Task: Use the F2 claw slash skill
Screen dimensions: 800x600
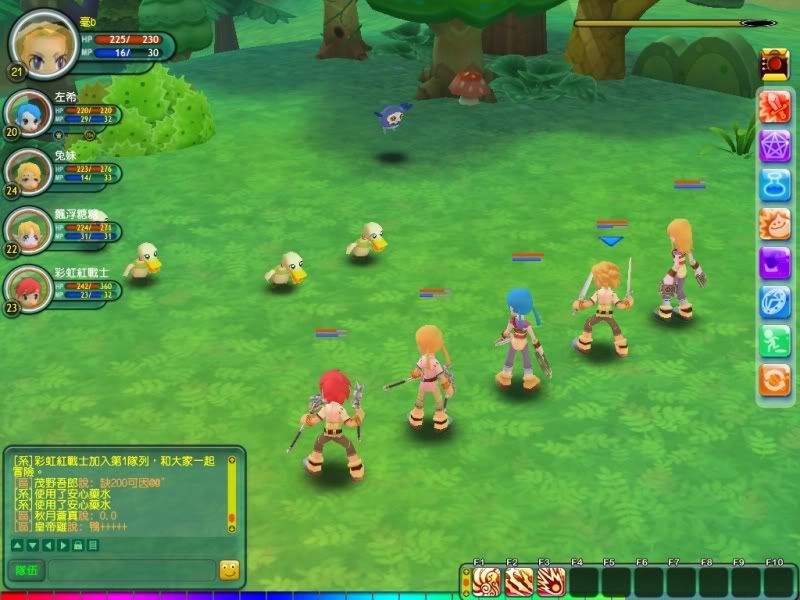Action: pyautogui.click(x=518, y=581)
